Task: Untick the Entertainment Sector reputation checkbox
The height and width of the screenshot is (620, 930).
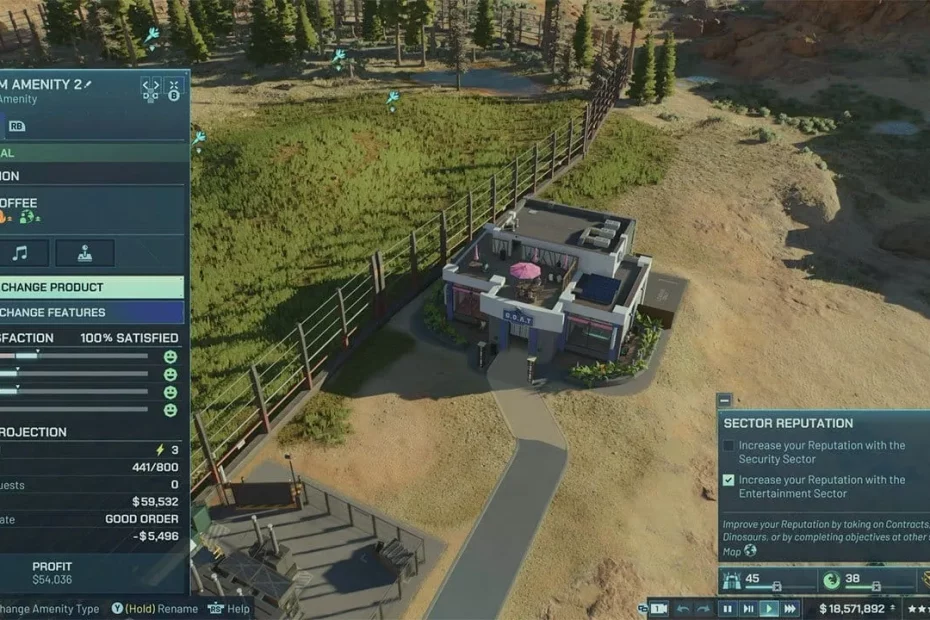Action: pos(729,480)
